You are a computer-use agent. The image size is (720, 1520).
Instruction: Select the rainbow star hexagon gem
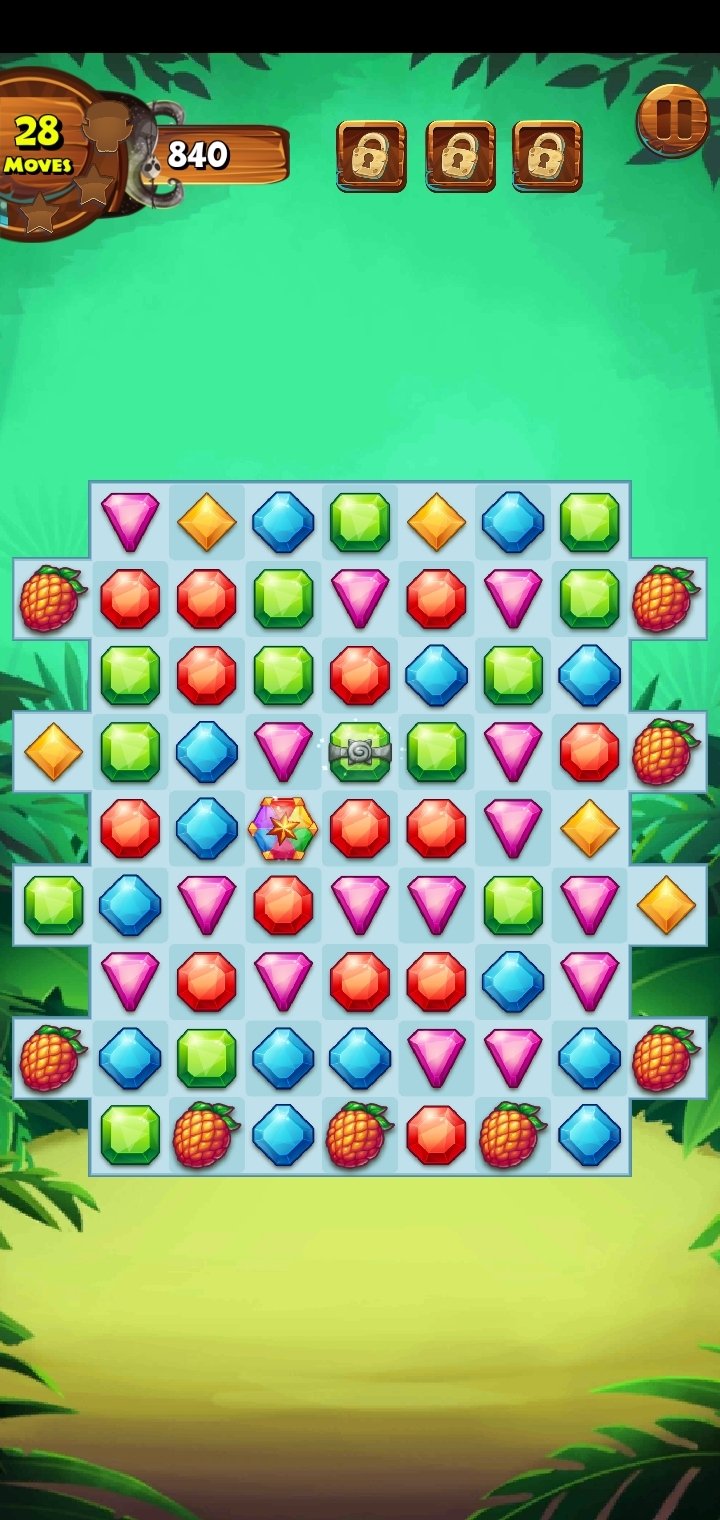(283, 828)
